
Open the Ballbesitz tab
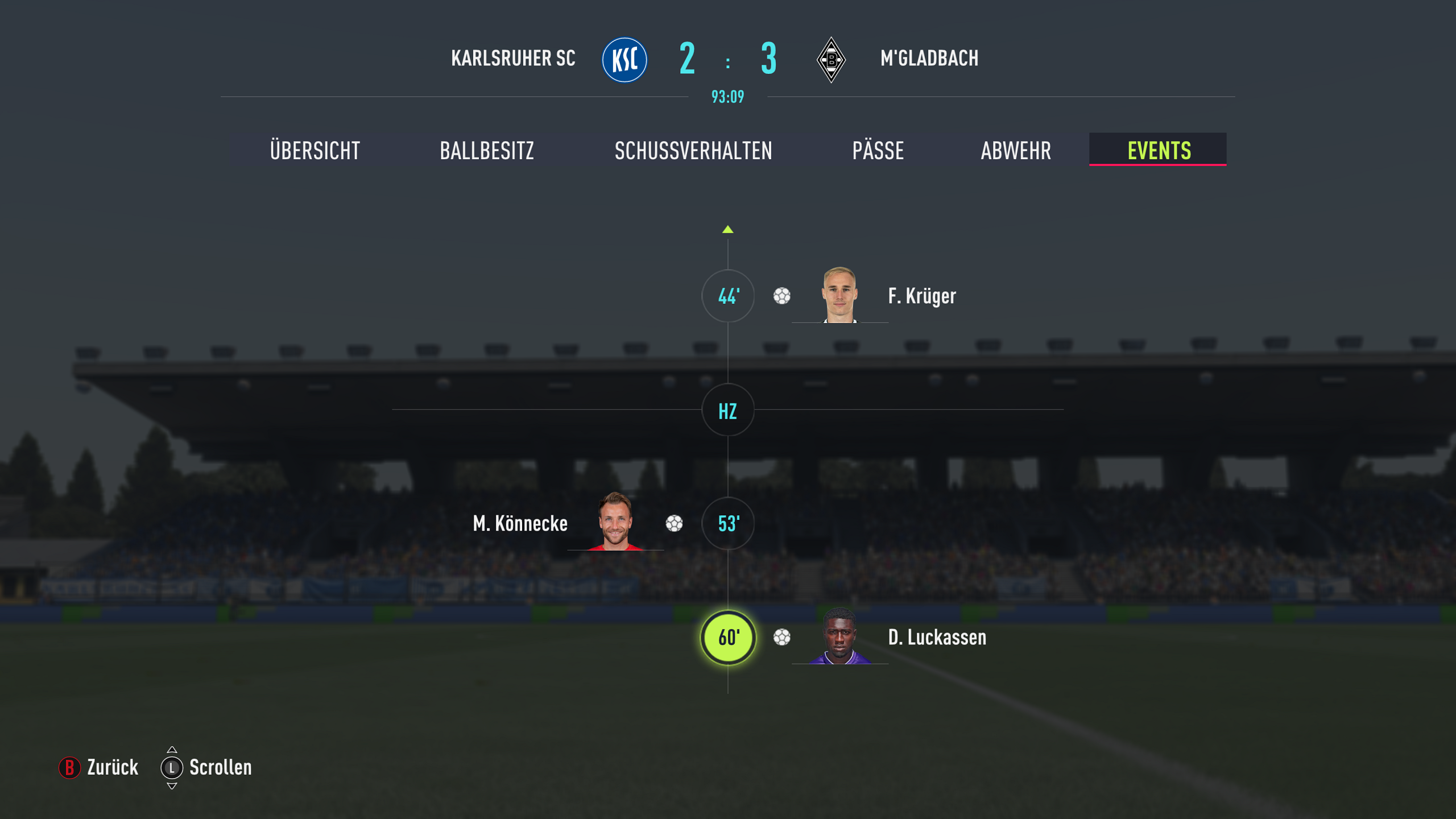coord(487,151)
